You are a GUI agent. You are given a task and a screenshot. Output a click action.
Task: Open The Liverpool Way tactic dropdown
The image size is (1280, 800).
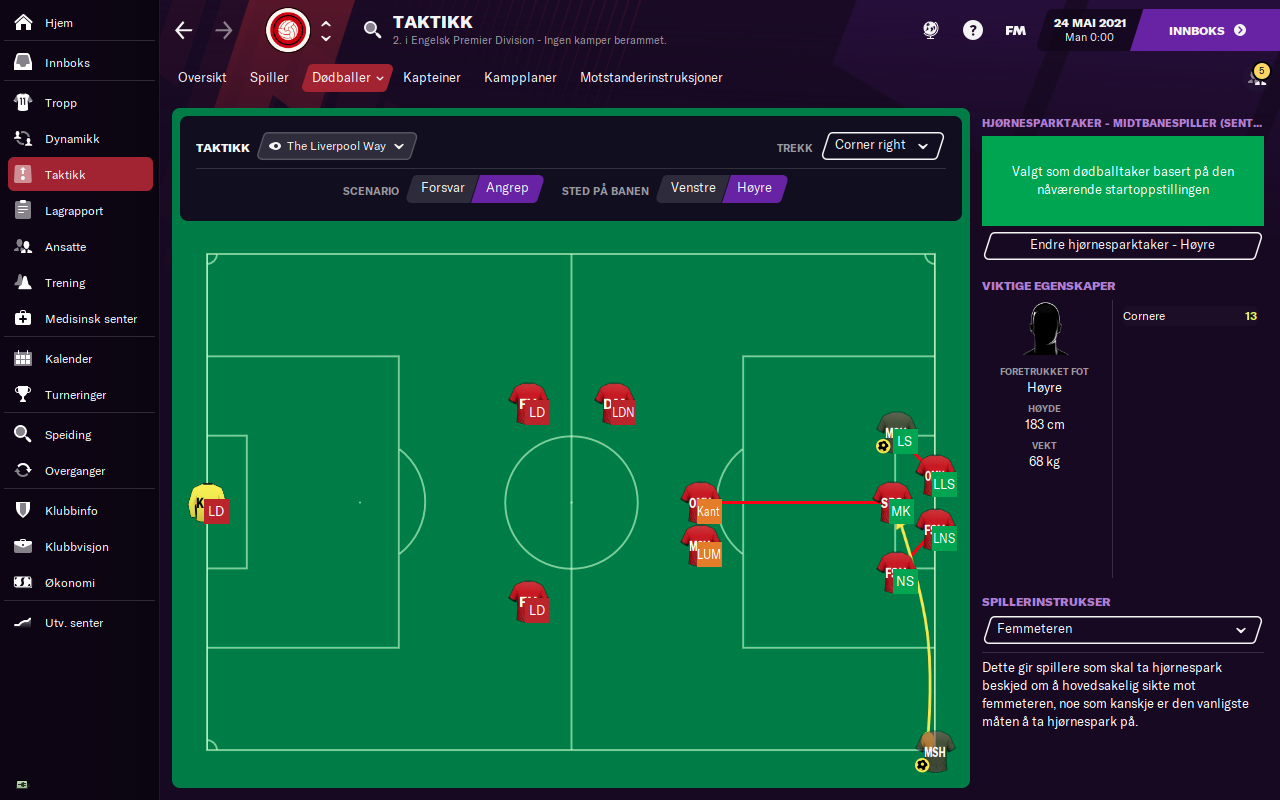[x=337, y=146]
